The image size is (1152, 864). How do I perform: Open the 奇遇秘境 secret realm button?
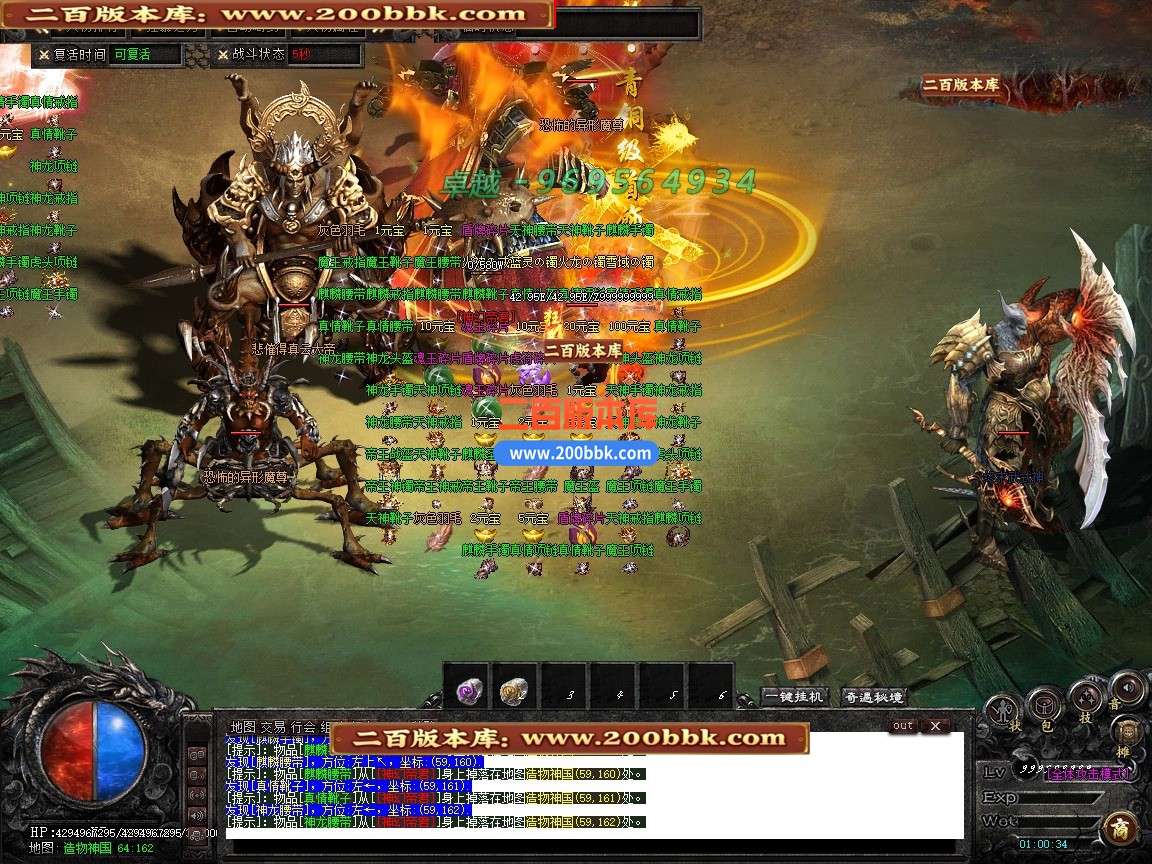873,697
